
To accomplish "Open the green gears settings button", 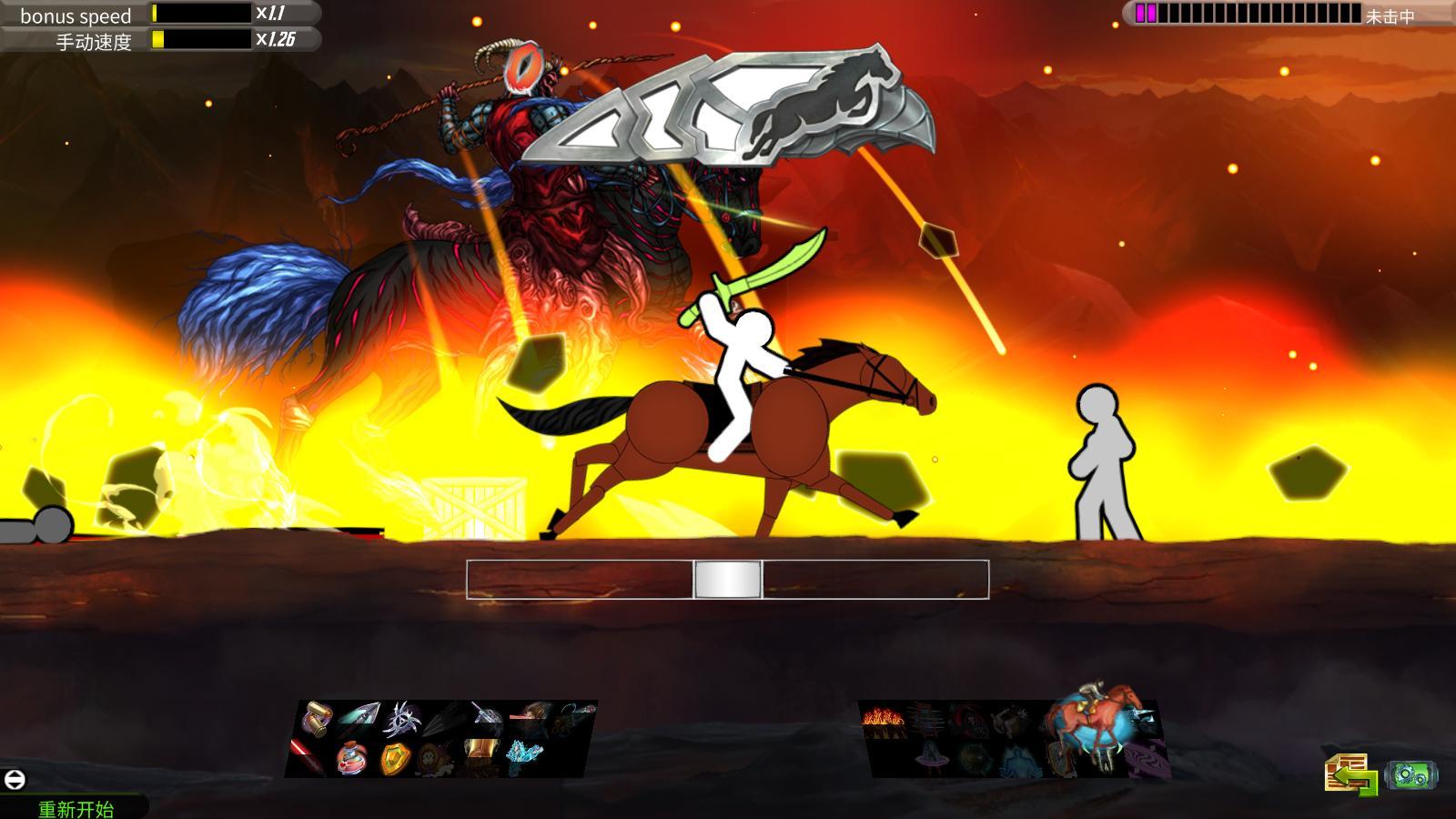I will pyautogui.click(x=1410, y=775).
